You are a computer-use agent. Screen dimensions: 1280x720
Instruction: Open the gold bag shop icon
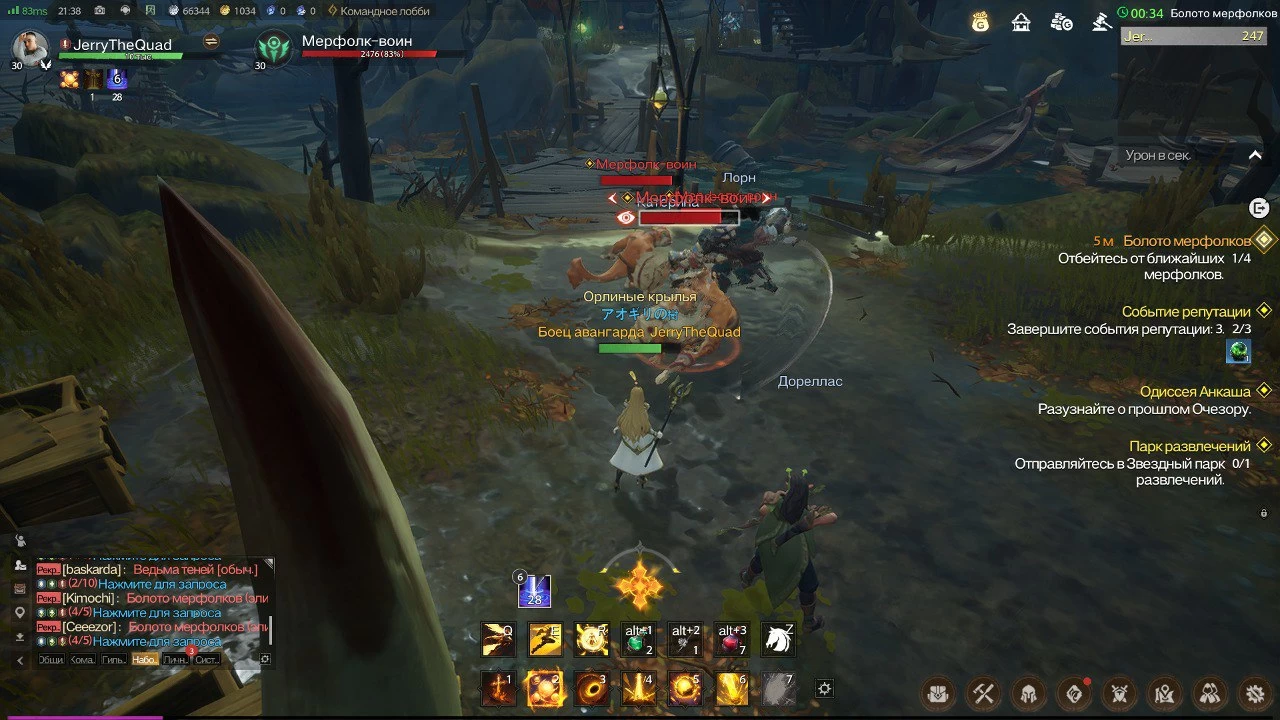pyautogui.click(x=980, y=22)
